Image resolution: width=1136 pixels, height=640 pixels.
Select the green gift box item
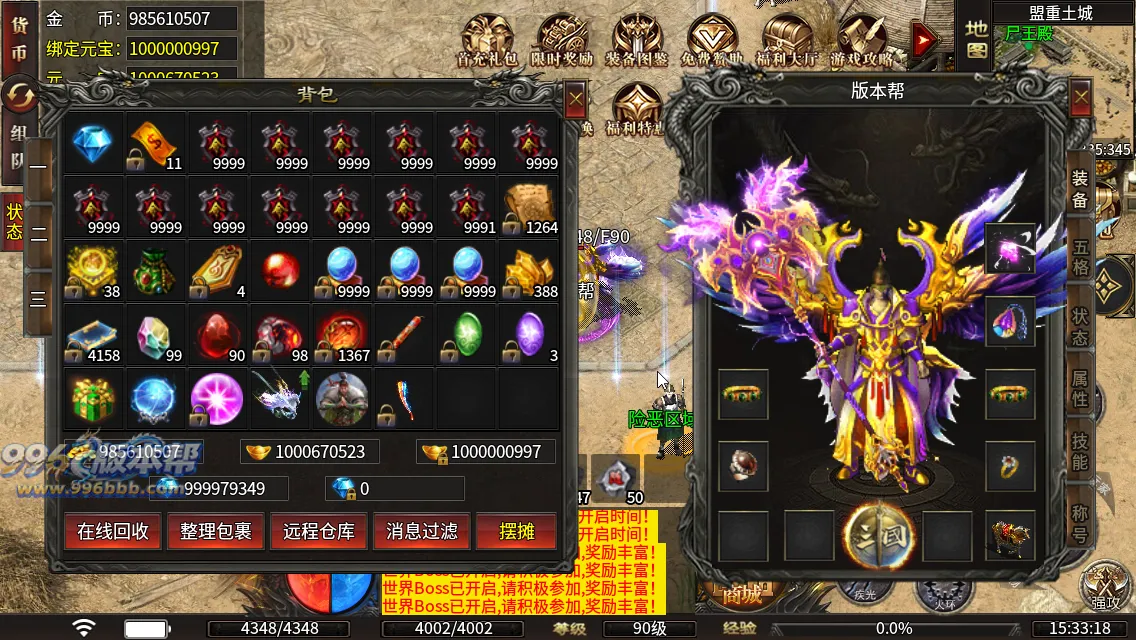point(94,399)
